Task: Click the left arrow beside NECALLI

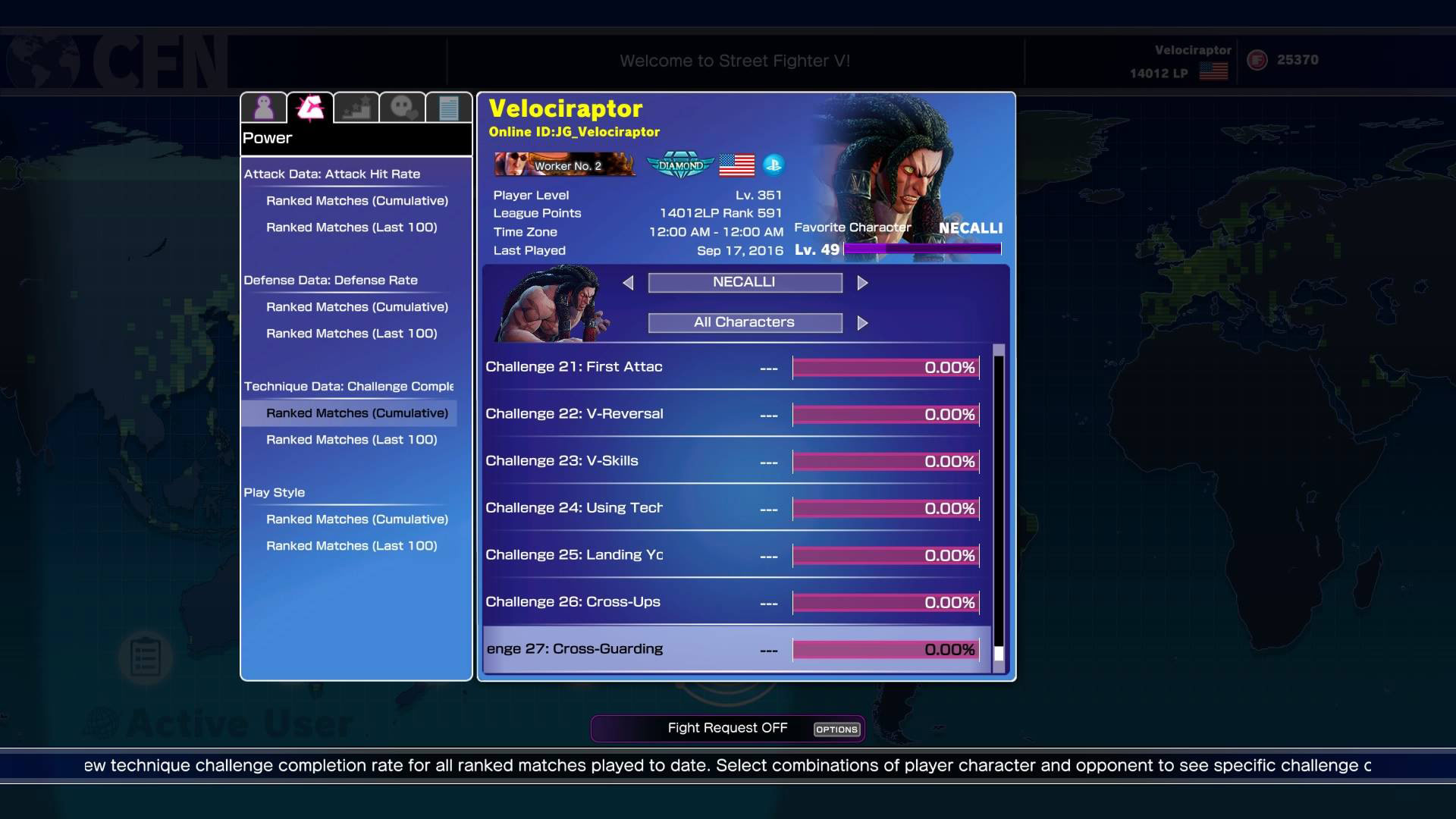Action: pos(628,282)
